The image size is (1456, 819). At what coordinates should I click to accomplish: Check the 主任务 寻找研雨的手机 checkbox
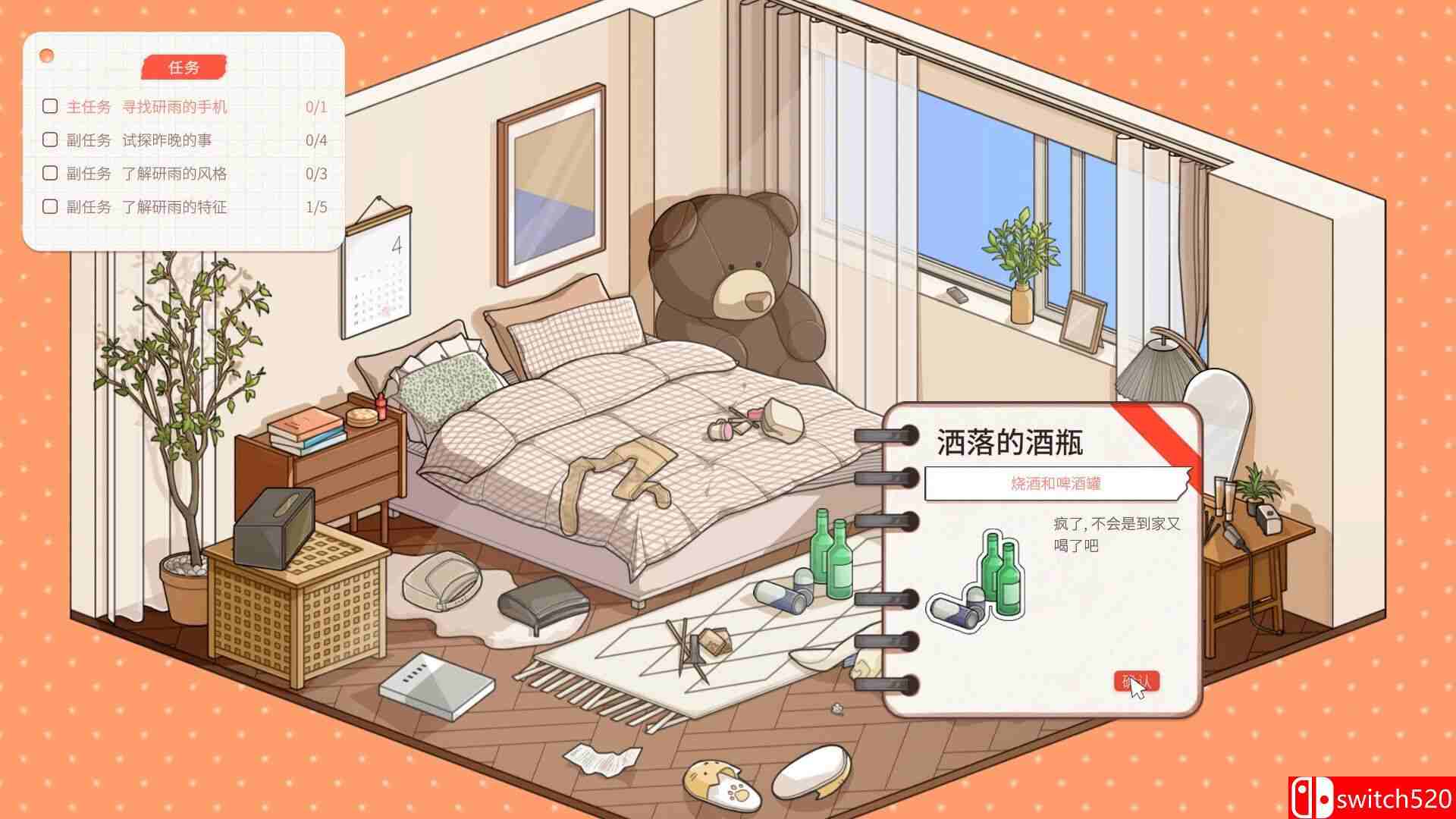pyautogui.click(x=51, y=107)
